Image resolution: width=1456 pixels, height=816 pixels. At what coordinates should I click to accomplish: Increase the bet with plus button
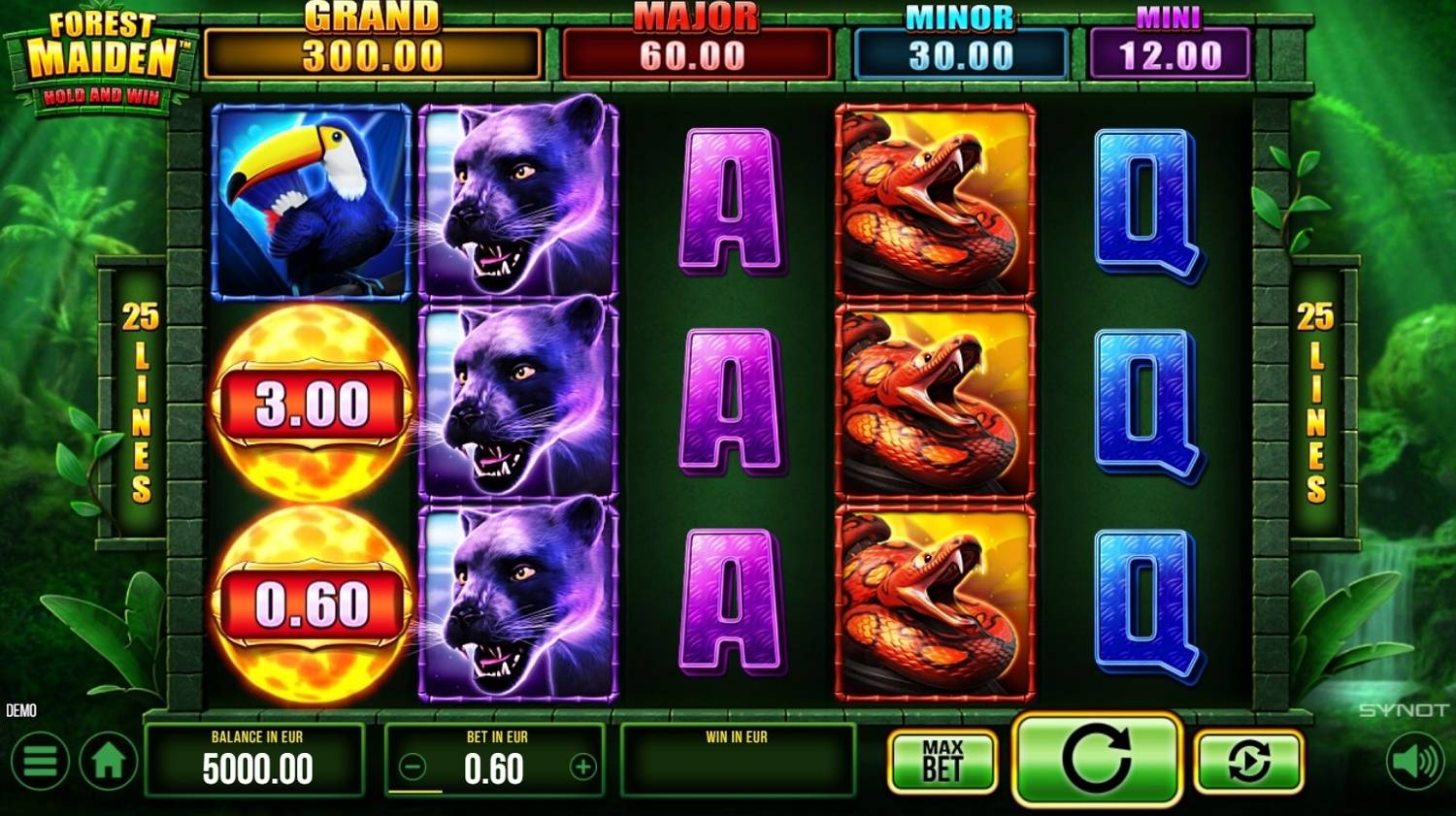coord(582,767)
